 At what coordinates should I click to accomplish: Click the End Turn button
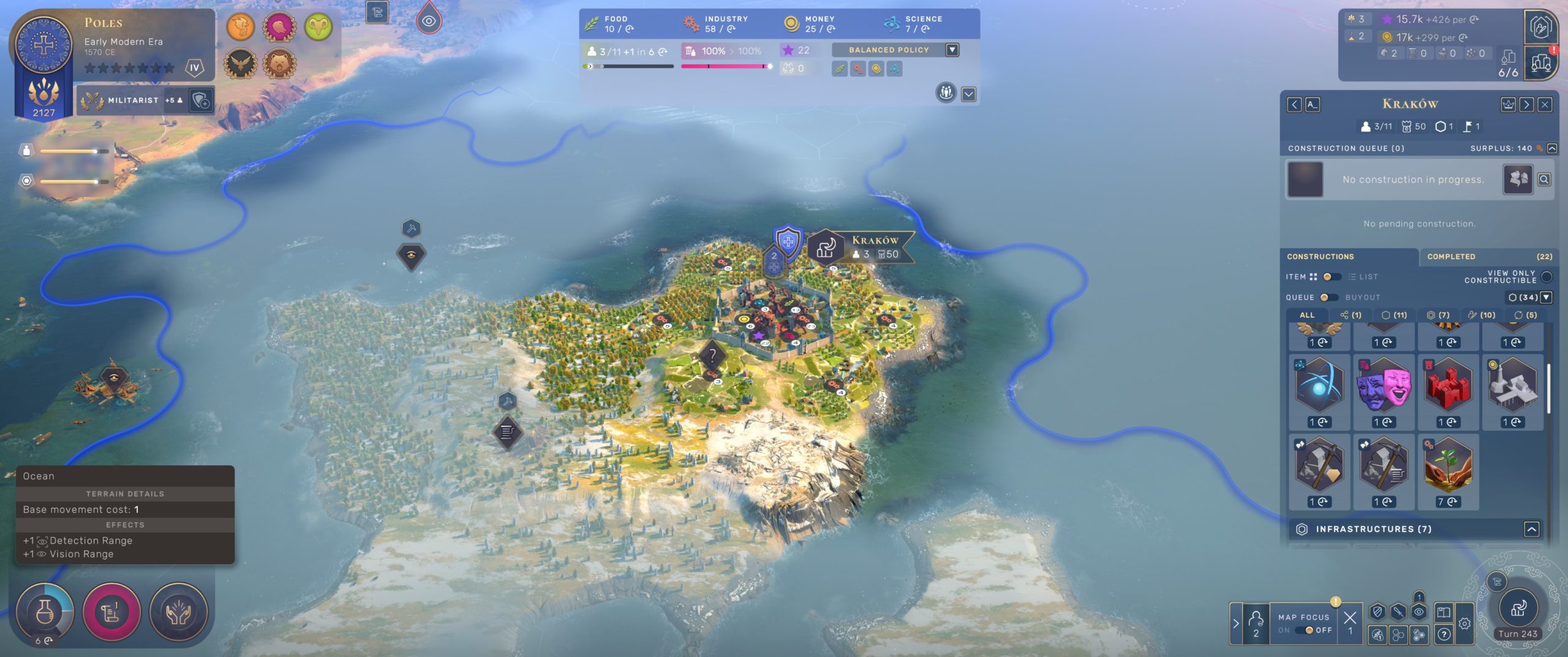tap(1518, 609)
